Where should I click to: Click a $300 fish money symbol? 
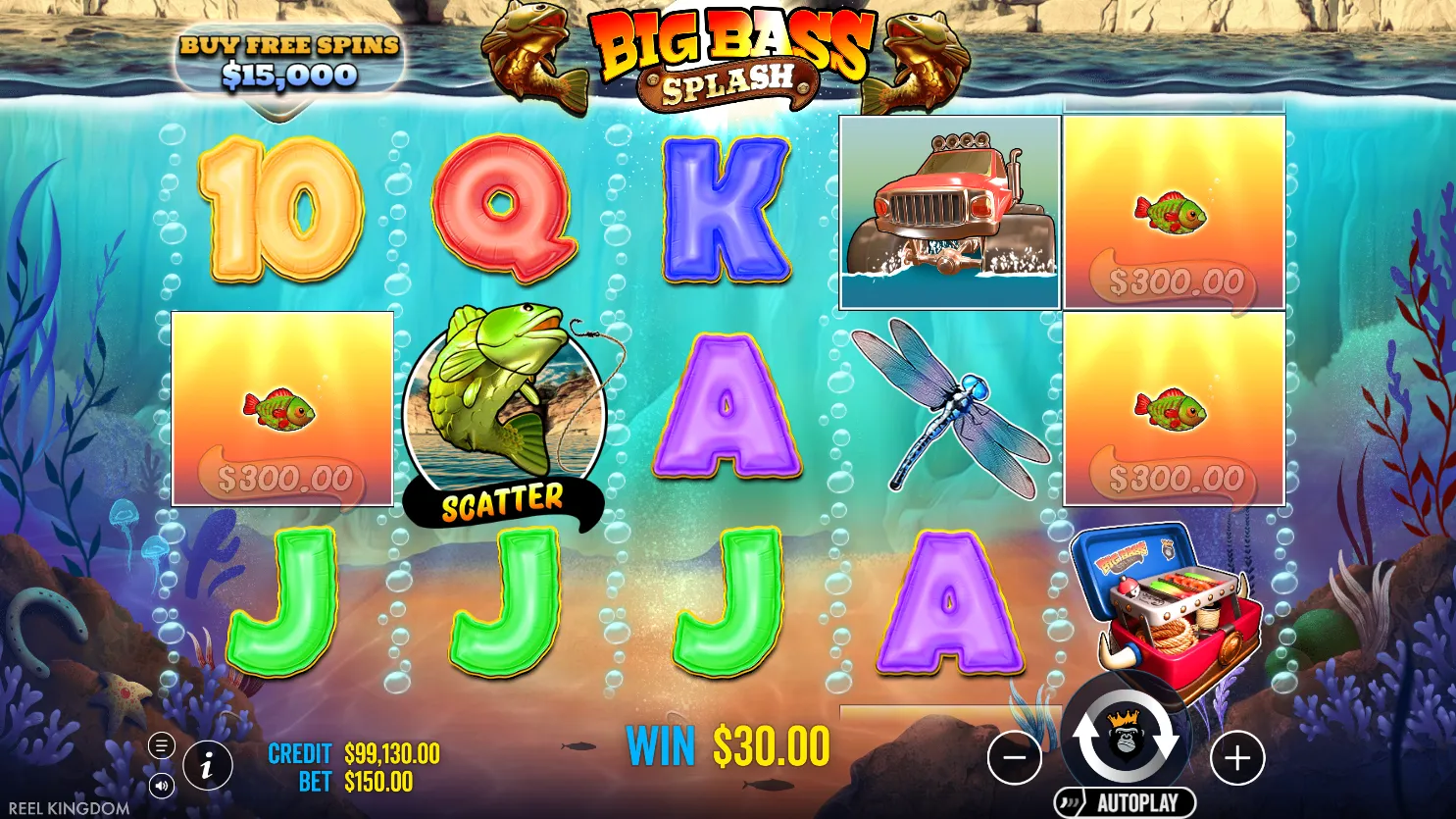click(x=281, y=407)
